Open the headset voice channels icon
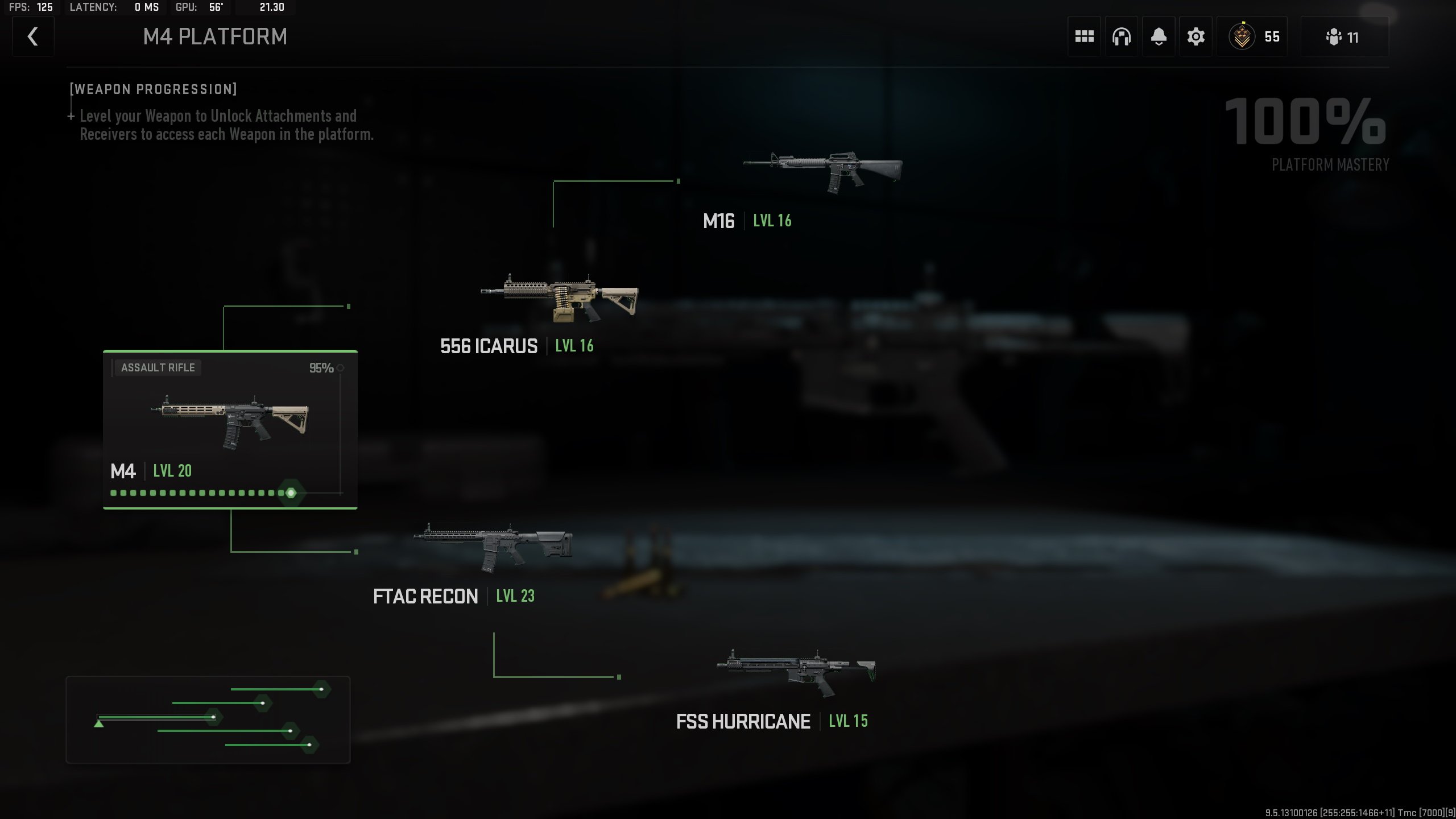 pyautogui.click(x=1121, y=37)
